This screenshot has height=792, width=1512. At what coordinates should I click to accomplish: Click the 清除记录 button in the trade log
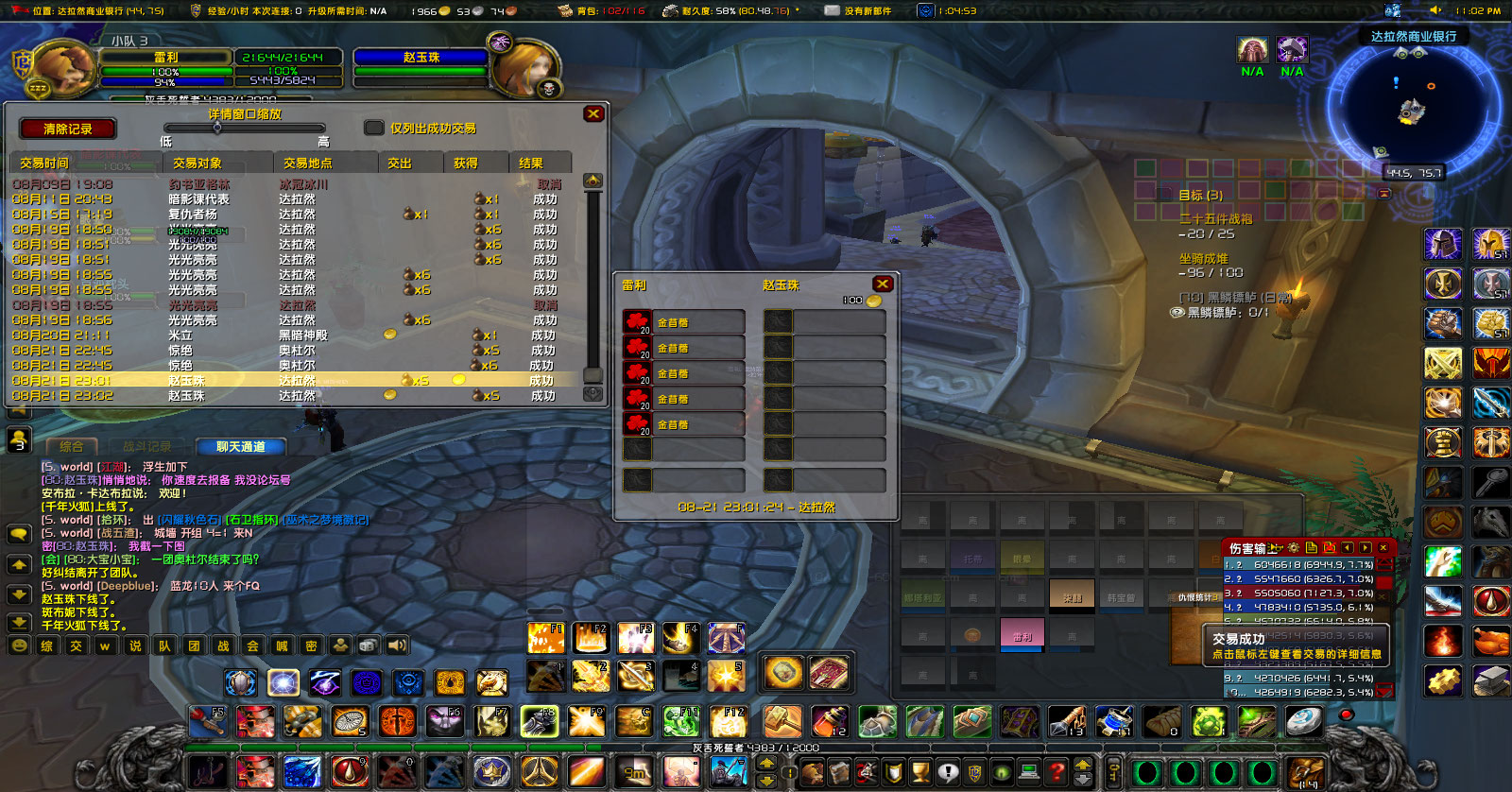point(66,129)
